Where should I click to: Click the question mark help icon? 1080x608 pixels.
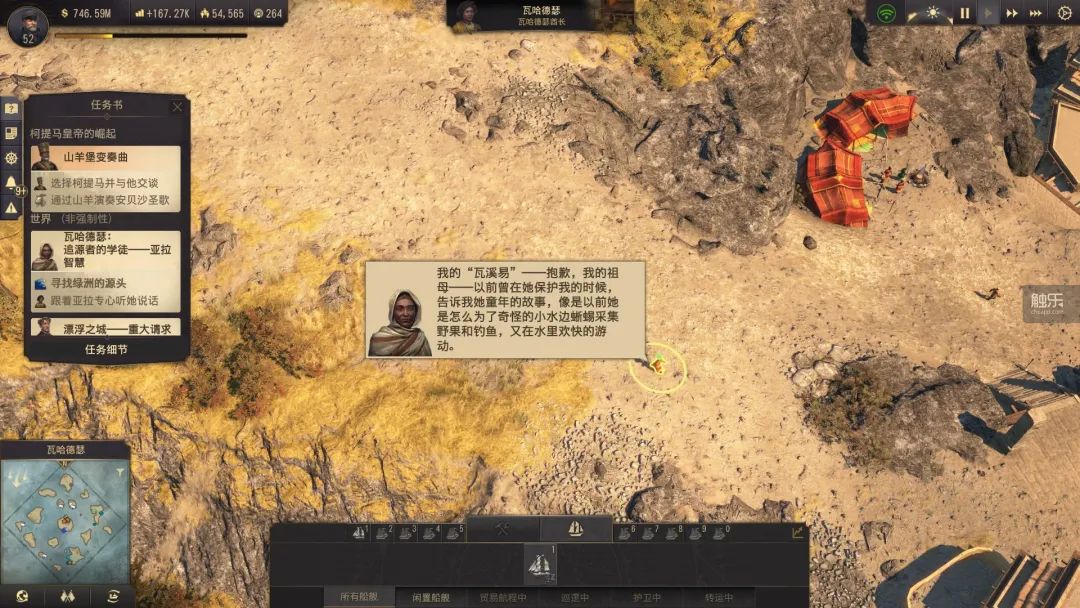pos(11,109)
